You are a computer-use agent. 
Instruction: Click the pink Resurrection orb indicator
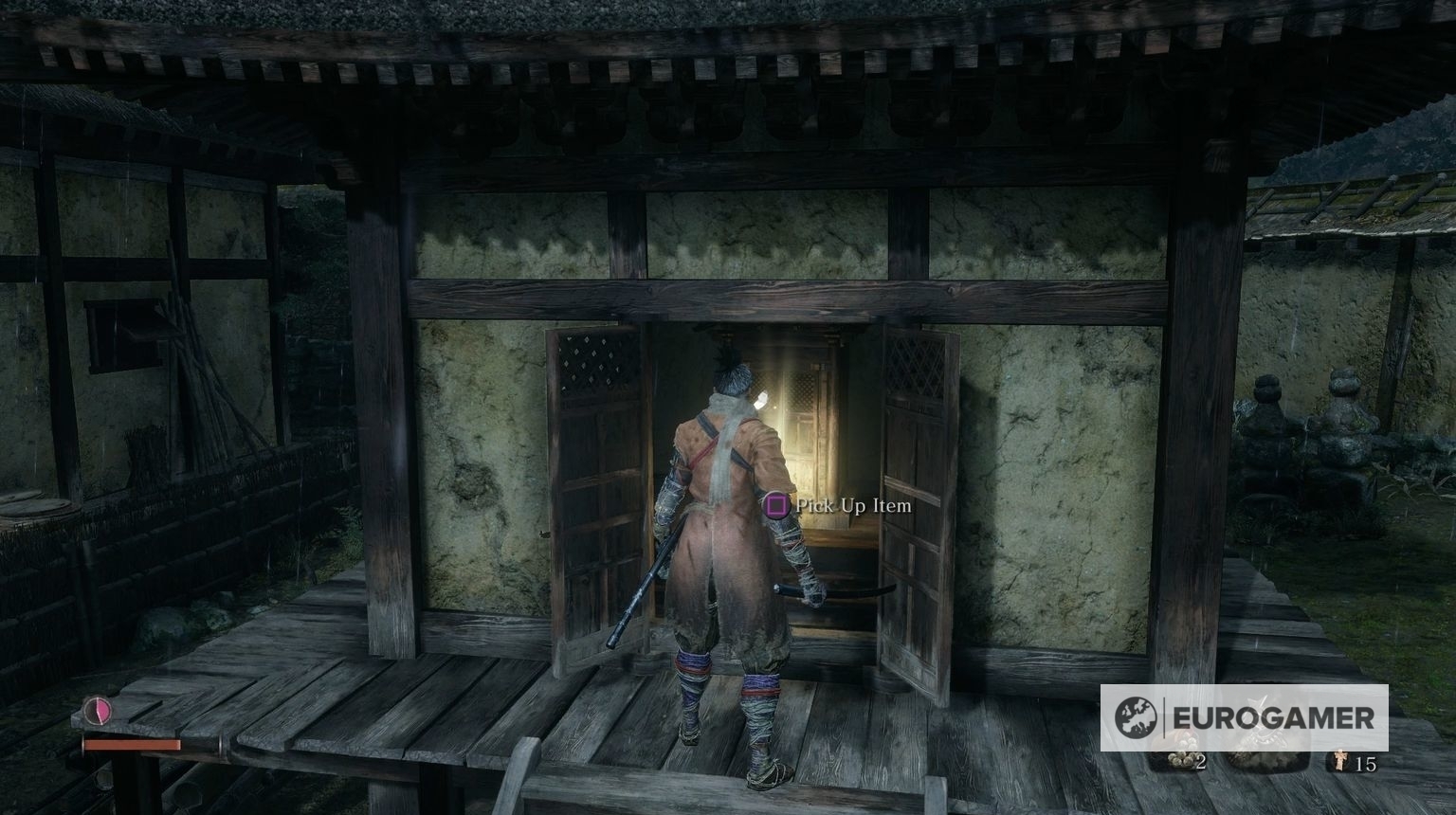[x=98, y=713]
